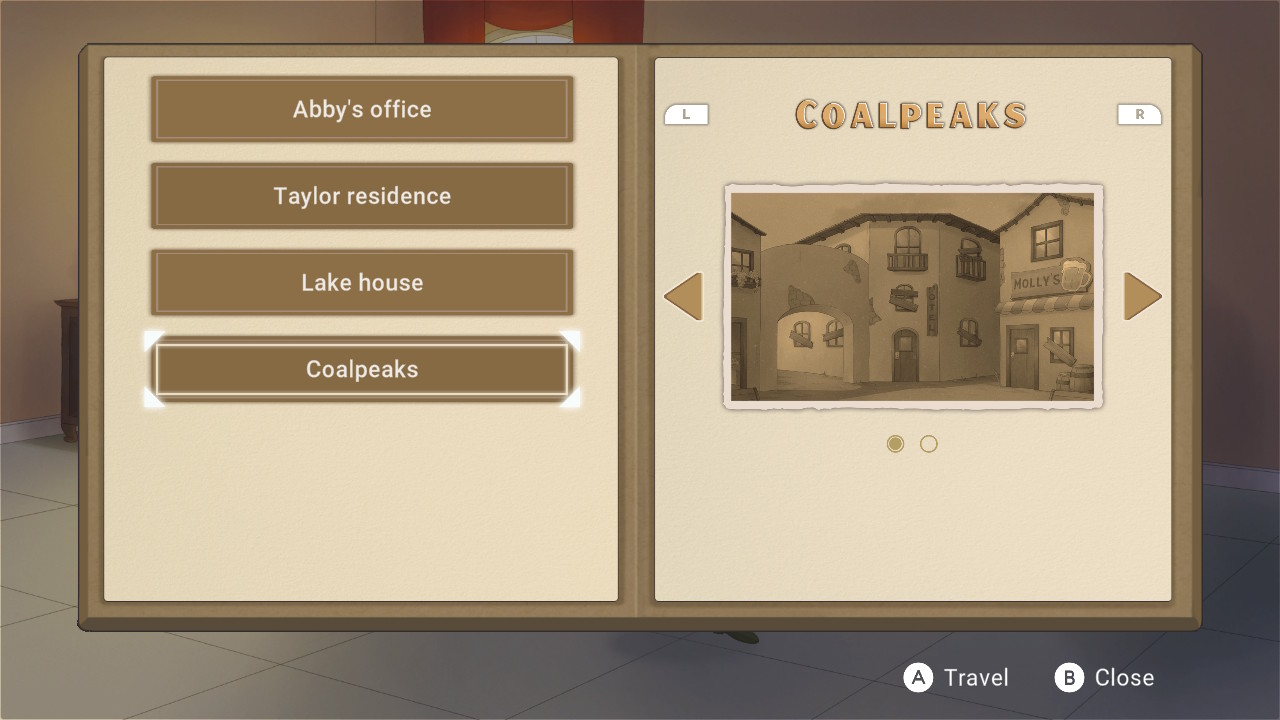Switch to the second Coalpeaks photo page
1280x720 pixels.
[x=928, y=443]
